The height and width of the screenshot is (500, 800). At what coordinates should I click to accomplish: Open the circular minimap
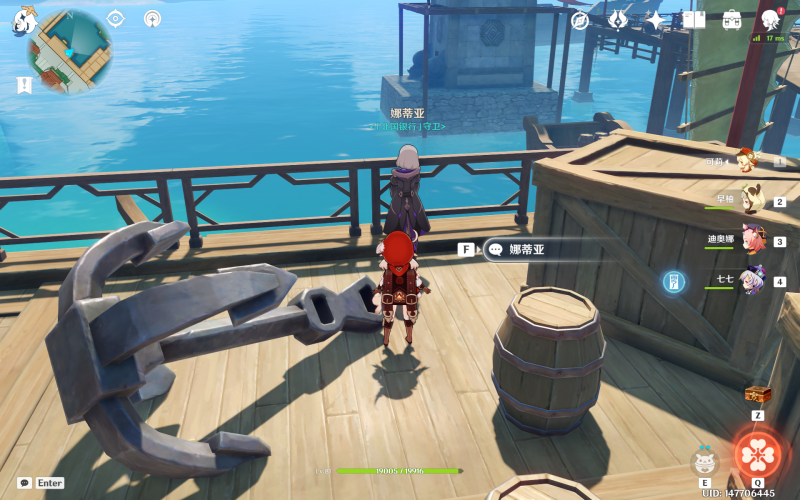coord(69,51)
